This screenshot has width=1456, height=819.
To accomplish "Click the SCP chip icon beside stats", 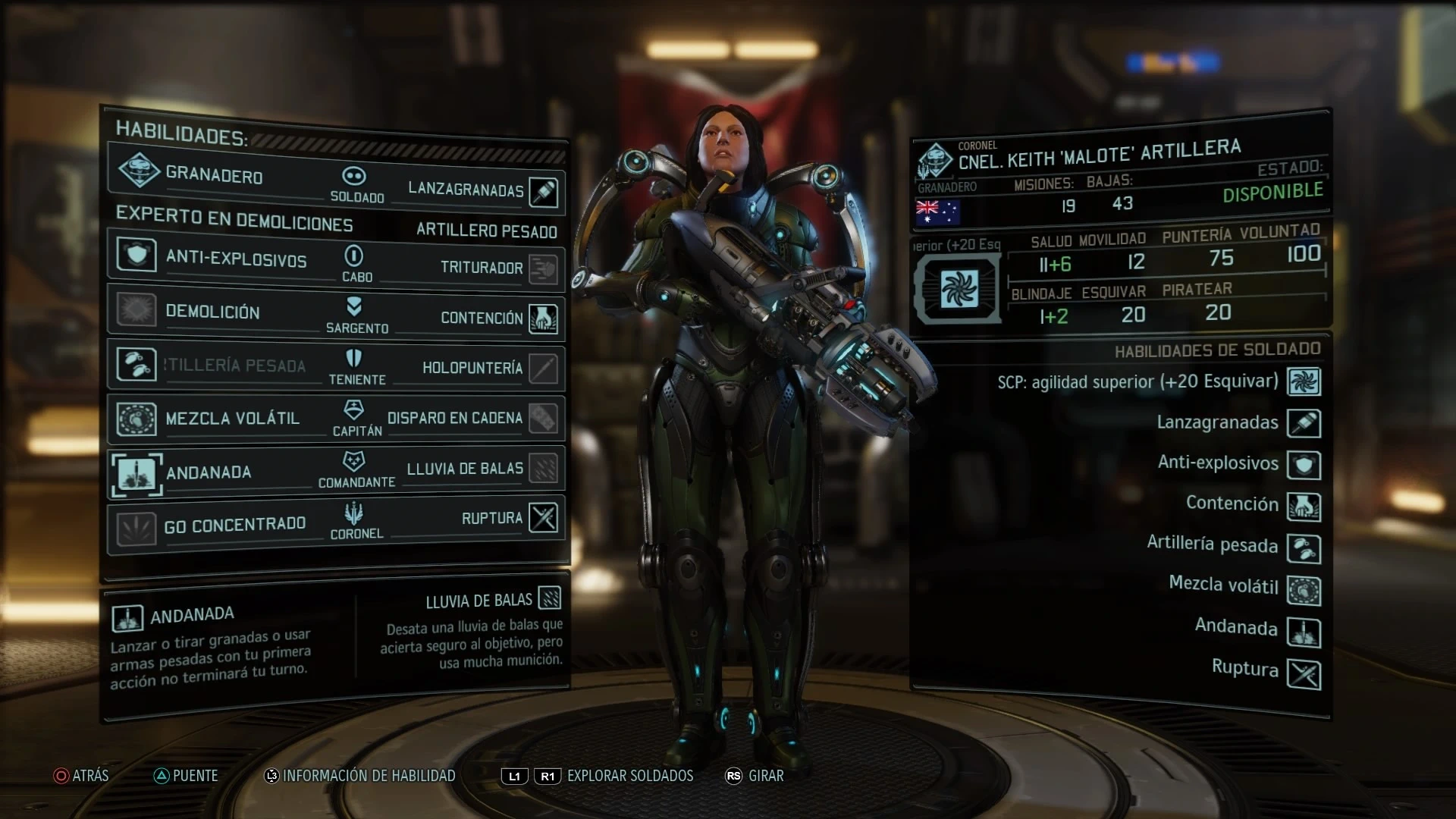I will pos(959,289).
